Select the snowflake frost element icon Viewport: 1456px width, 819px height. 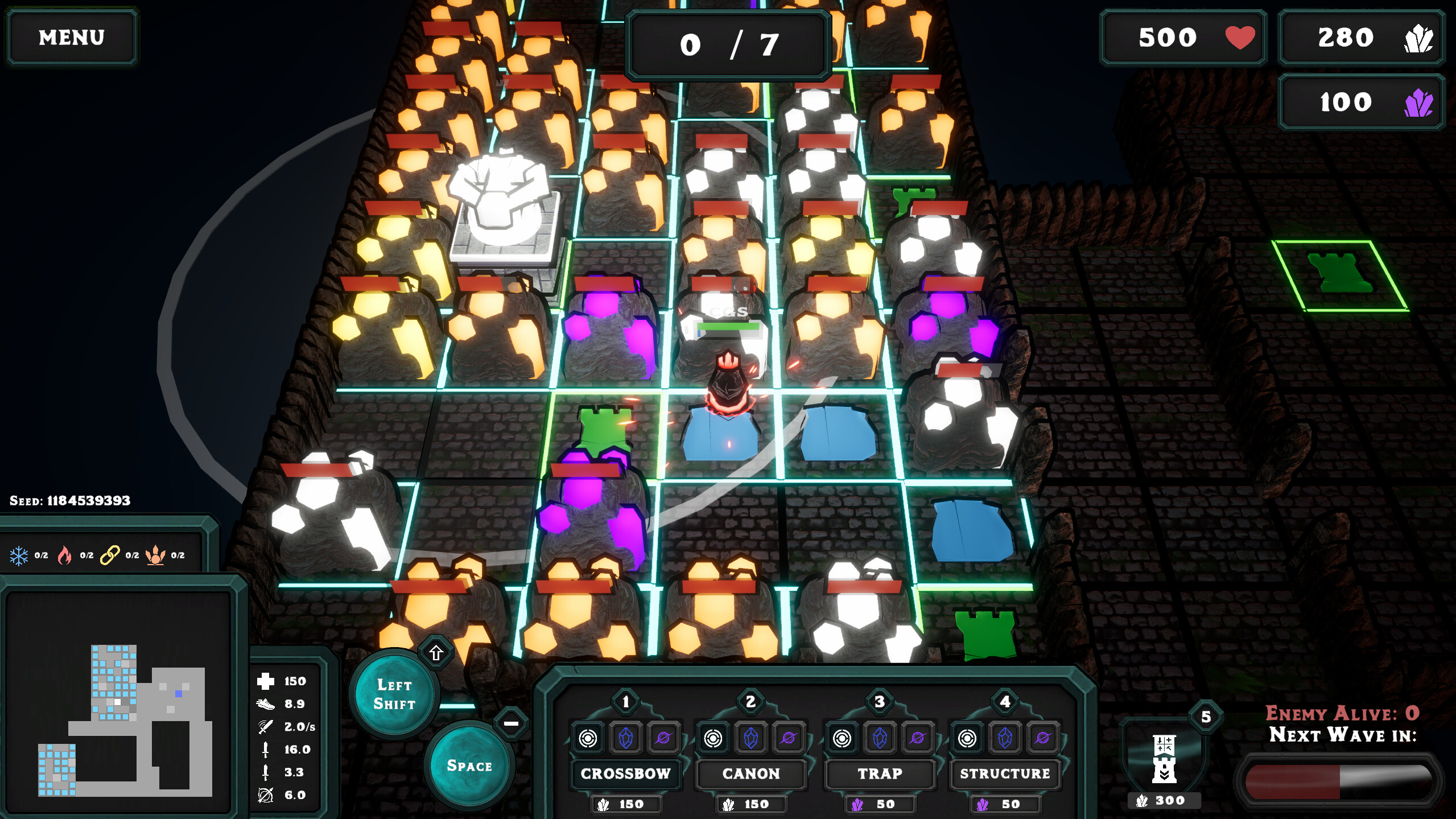pyautogui.click(x=19, y=555)
